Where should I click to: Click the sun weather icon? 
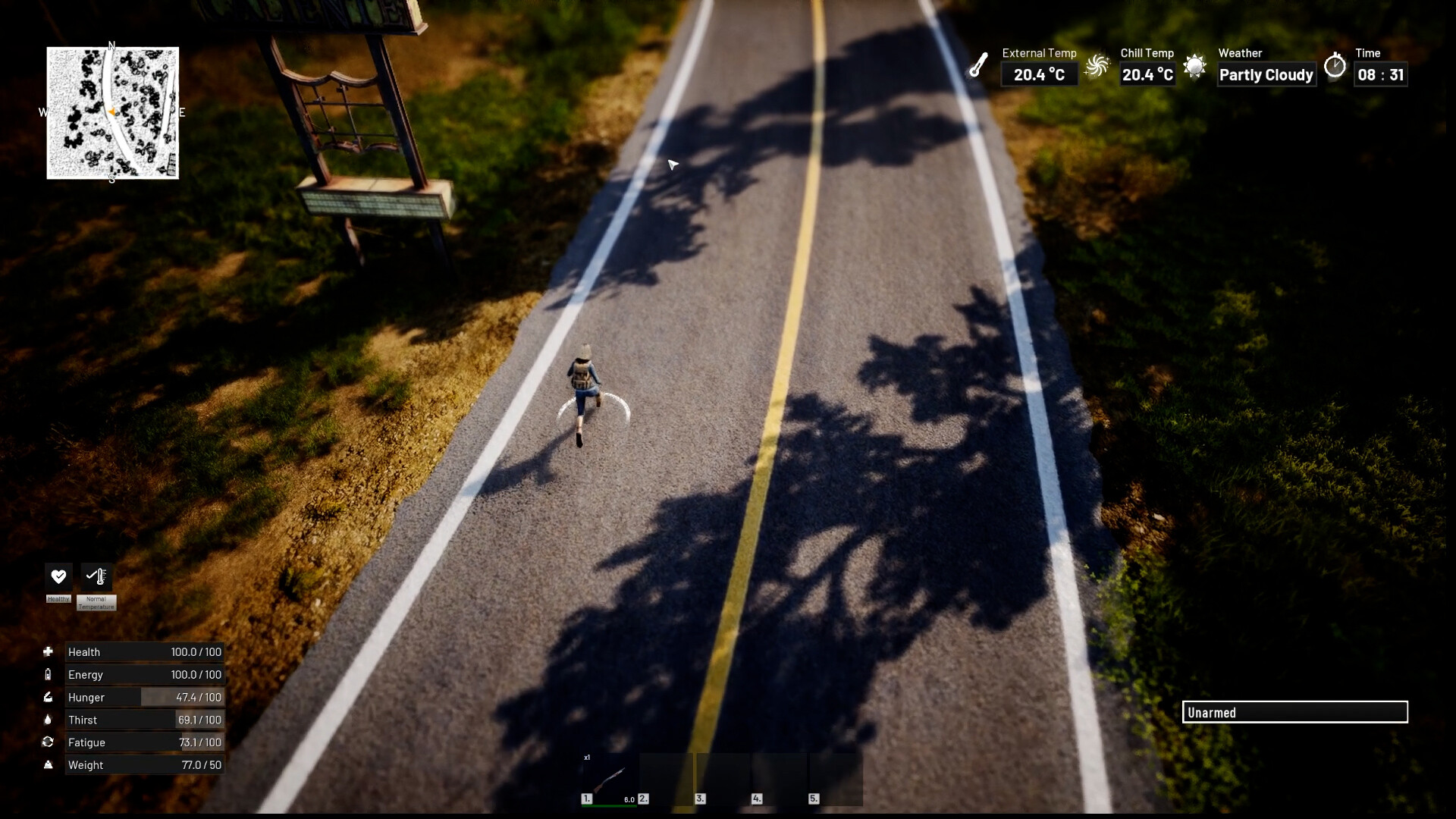point(1194,66)
